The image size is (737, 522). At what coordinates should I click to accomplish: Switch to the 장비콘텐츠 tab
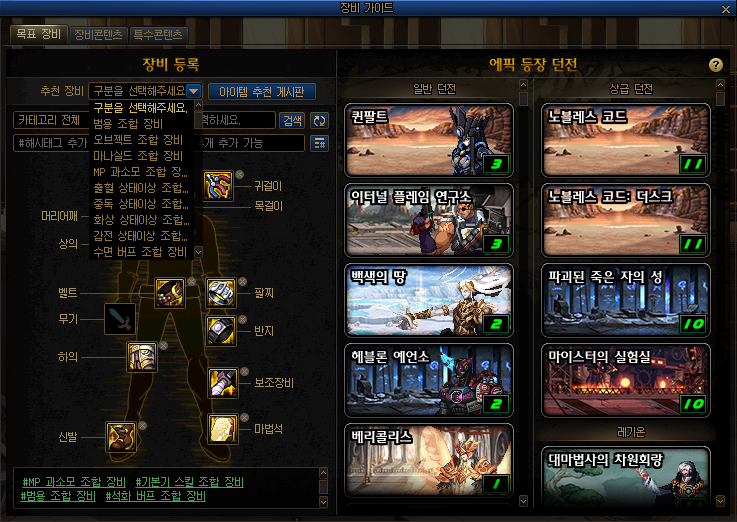pyautogui.click(x=98, y=34)
